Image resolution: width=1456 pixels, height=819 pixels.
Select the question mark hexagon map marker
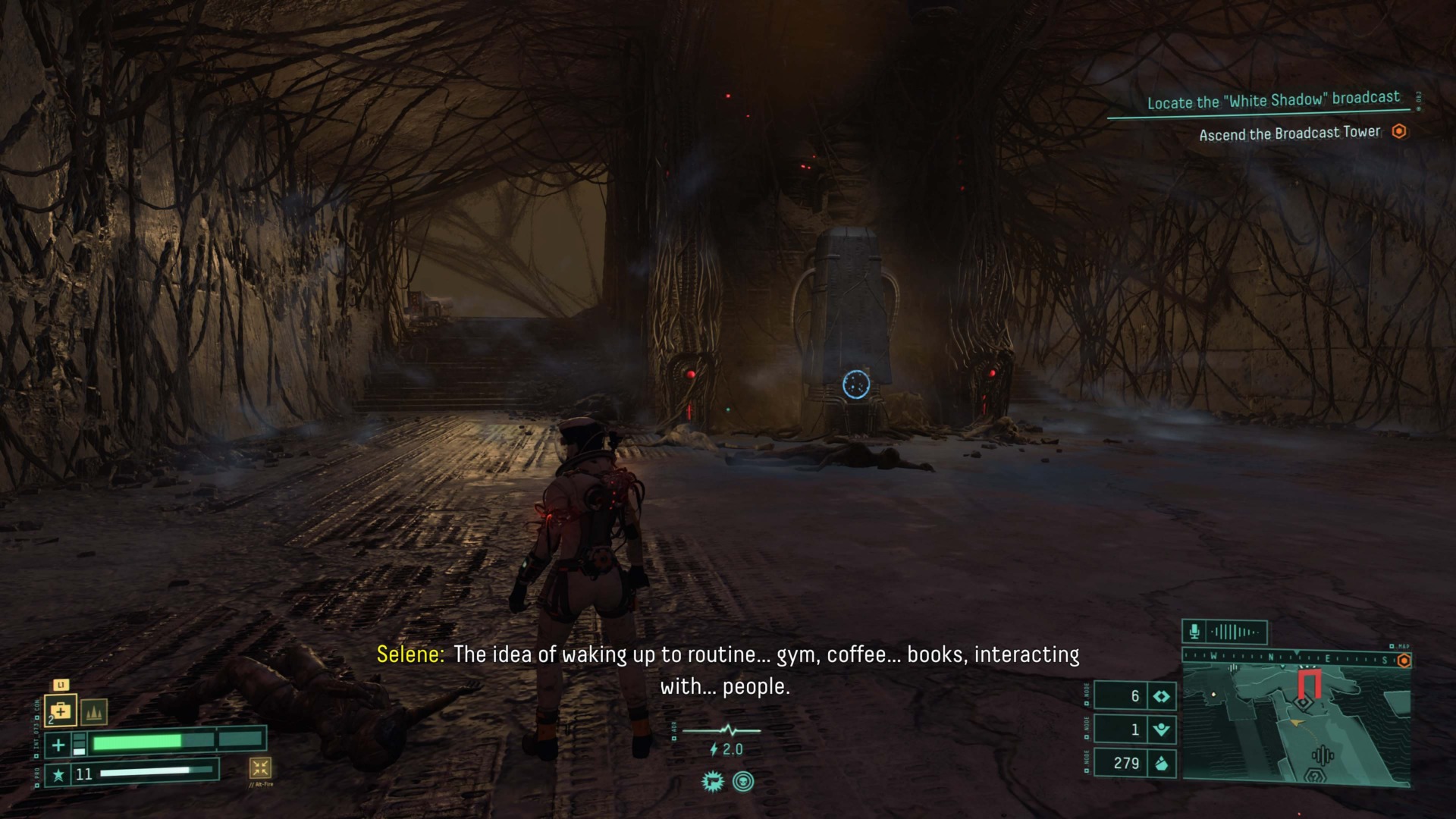click(1314, 776)
